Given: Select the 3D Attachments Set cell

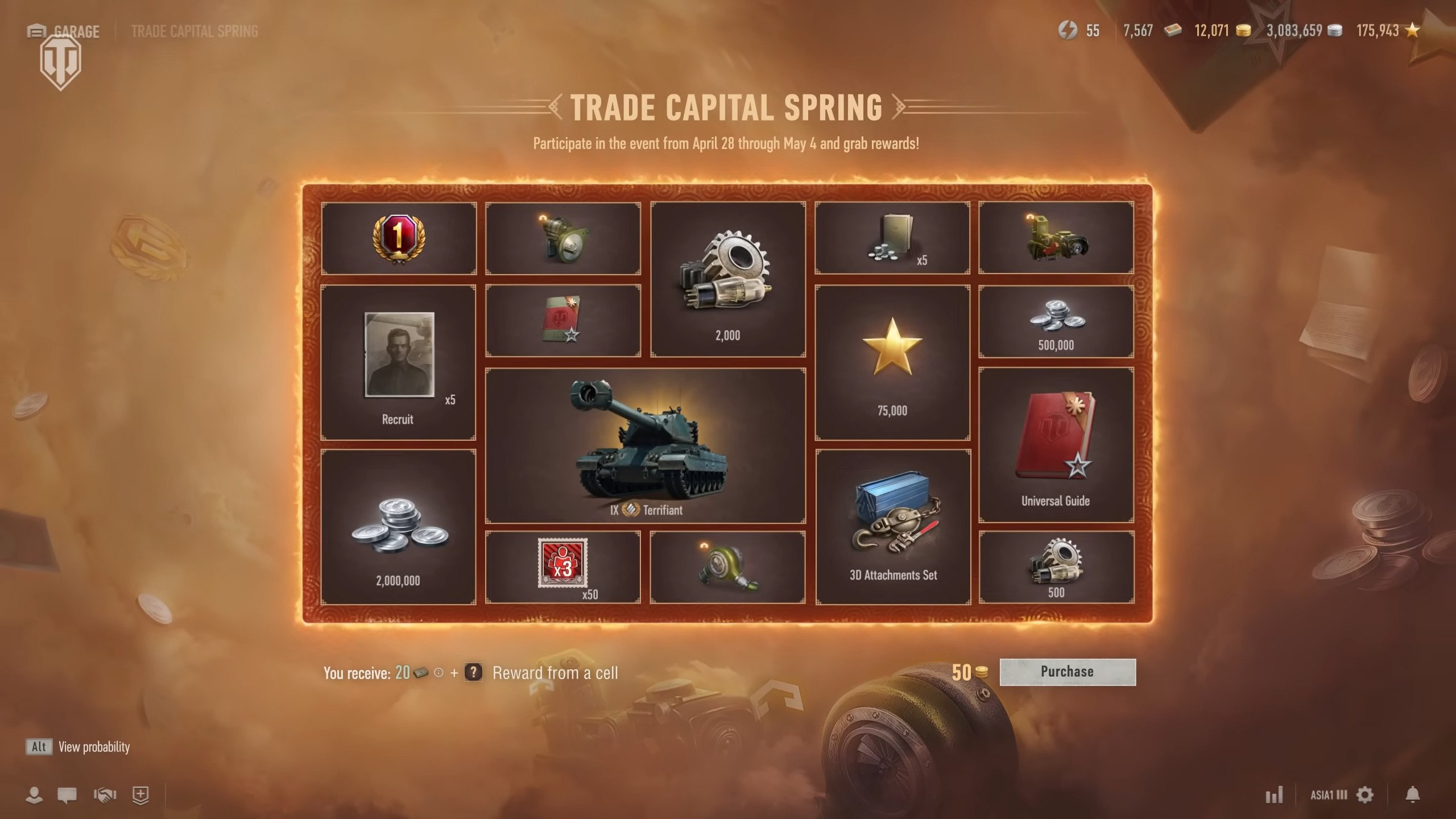Looking at the screenshot, I should tap(893, 527).
